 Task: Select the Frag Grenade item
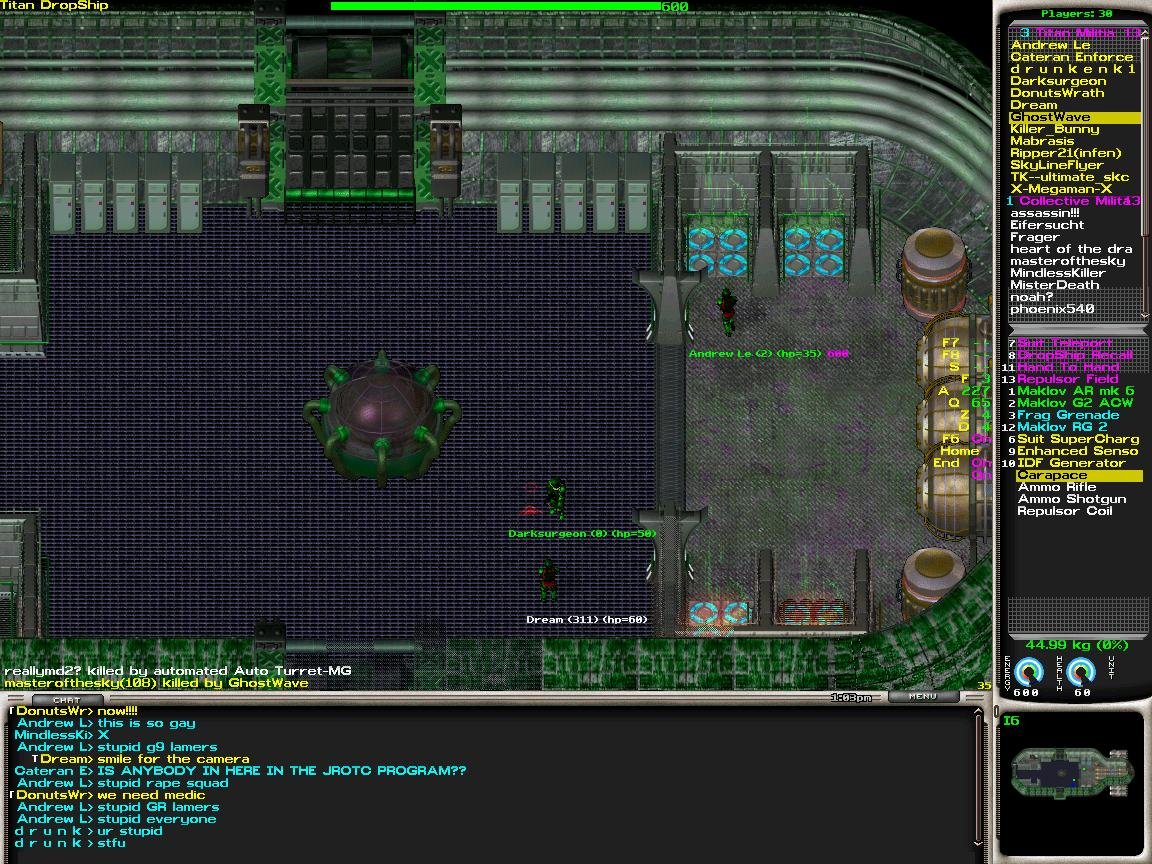point(1068,415)
